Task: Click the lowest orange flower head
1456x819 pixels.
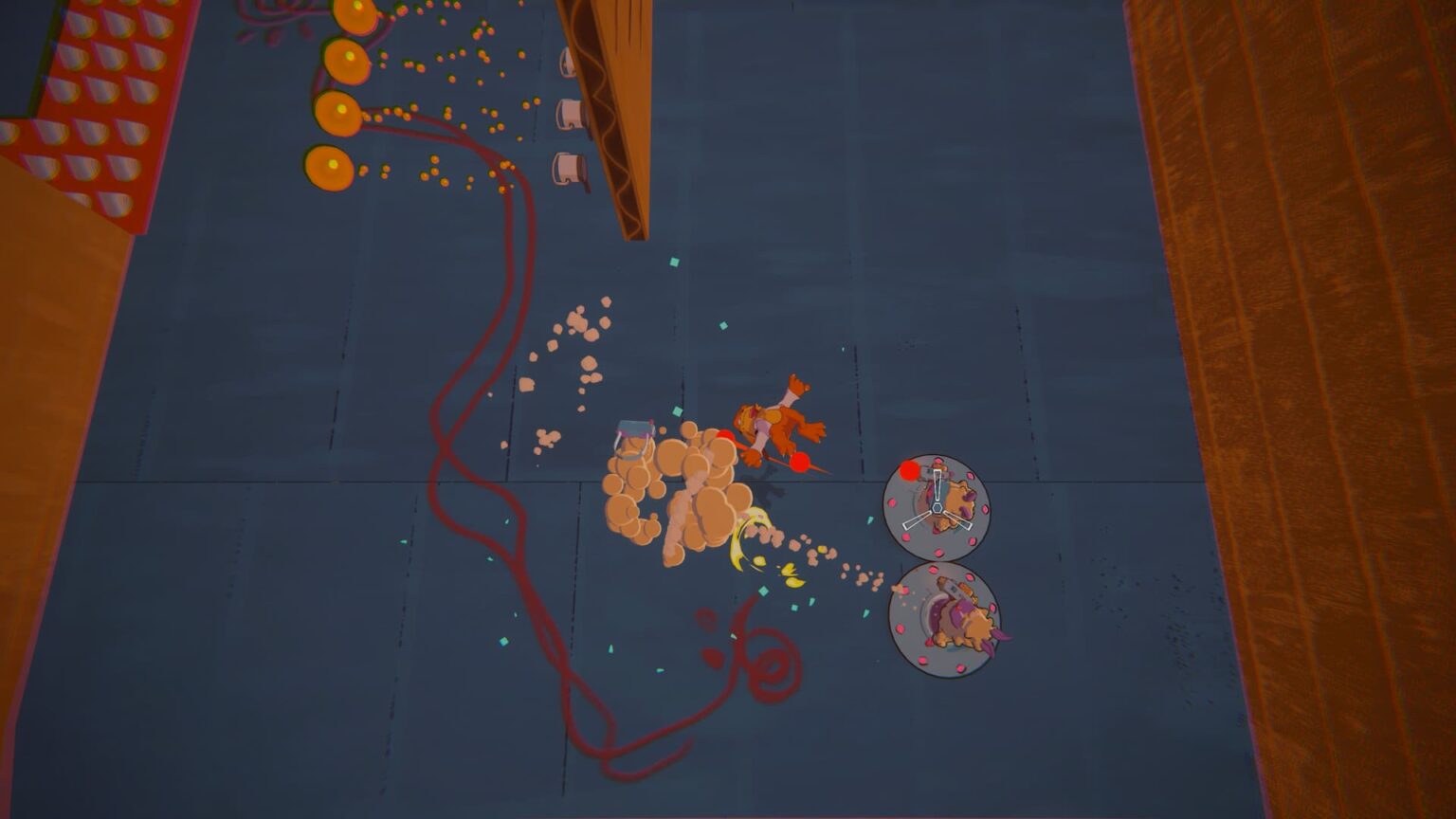Action: pyautogui.click(x=327, y=166)
